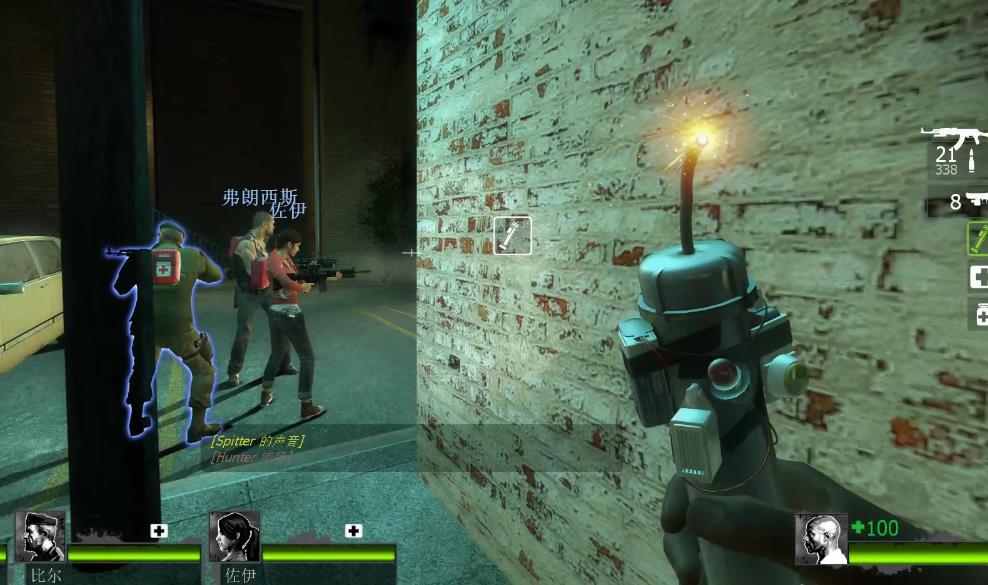Click Bill's teammate portrait
Image resolution: width=988 pixels, height=585 pixels.
tap(40, 537)
